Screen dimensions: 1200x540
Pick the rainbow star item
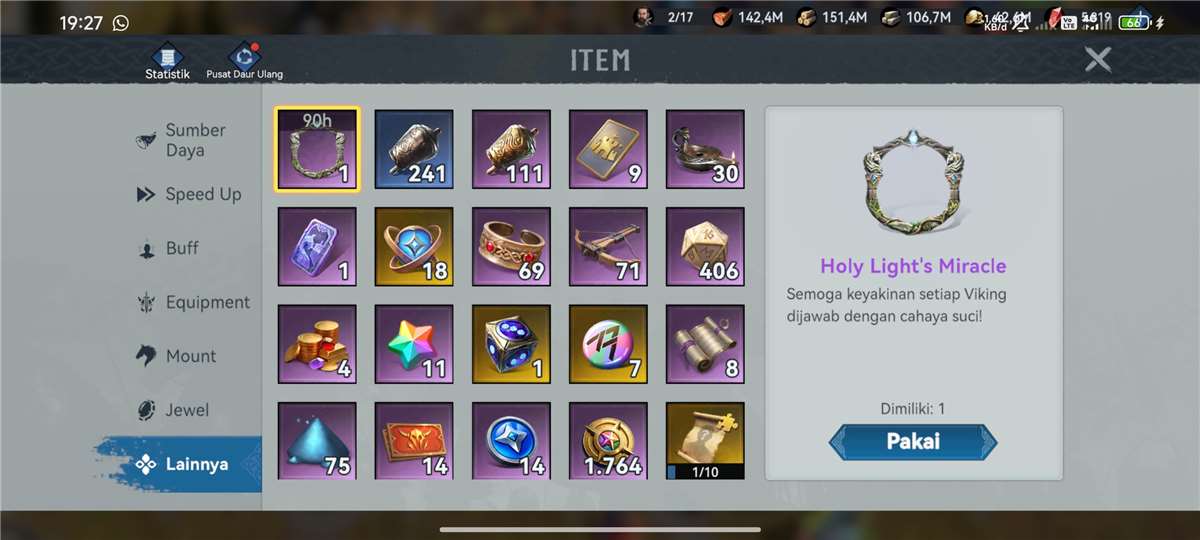[414, 345]
